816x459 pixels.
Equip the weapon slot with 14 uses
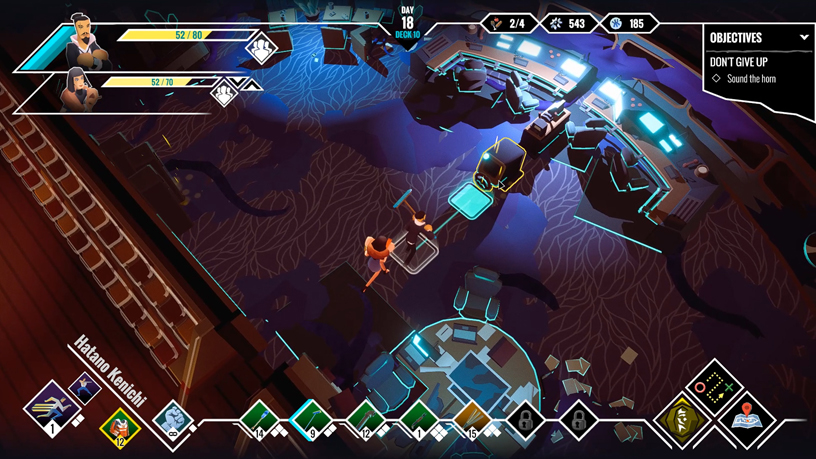click(259, 416)
